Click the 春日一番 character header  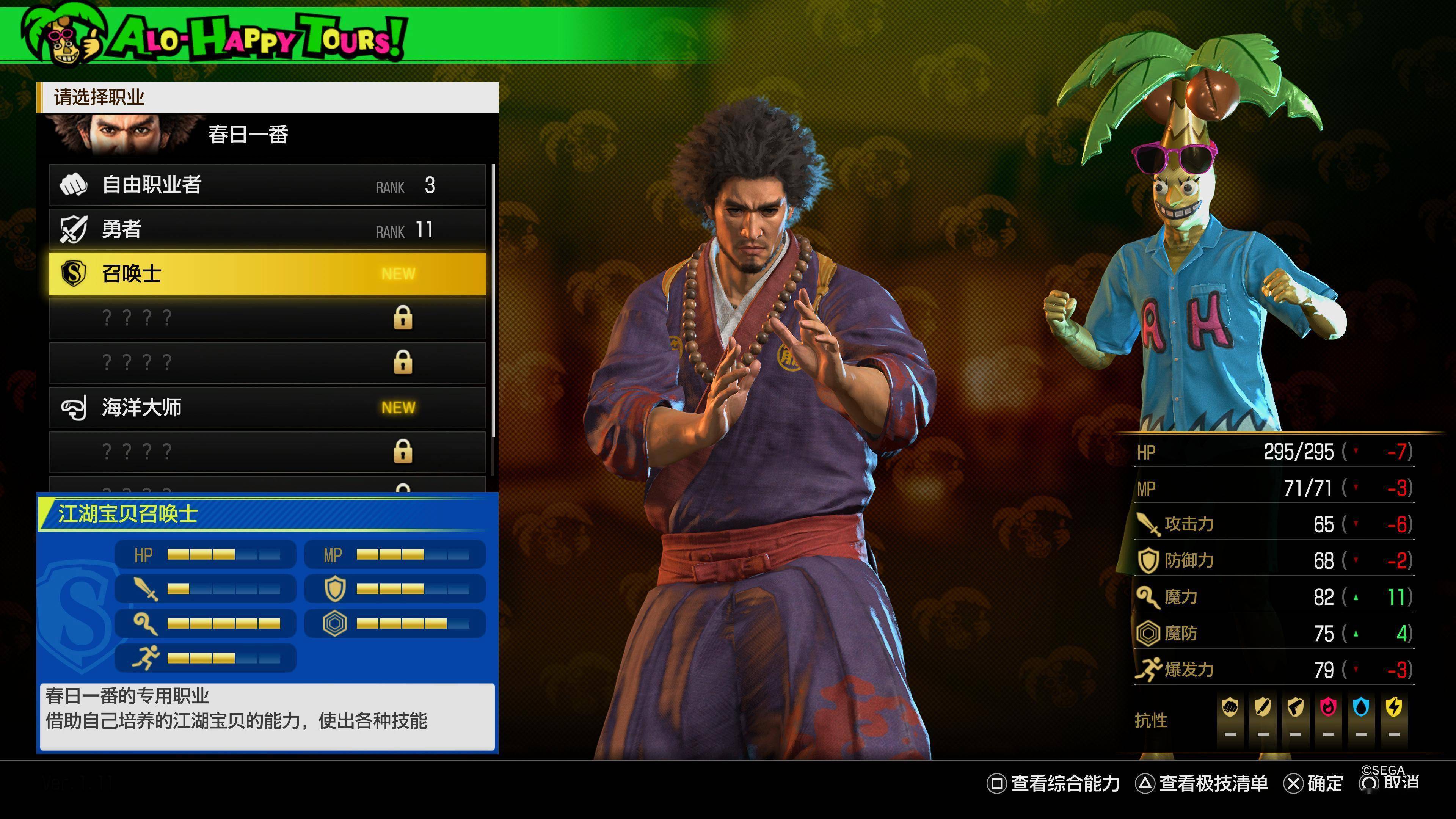267,135
